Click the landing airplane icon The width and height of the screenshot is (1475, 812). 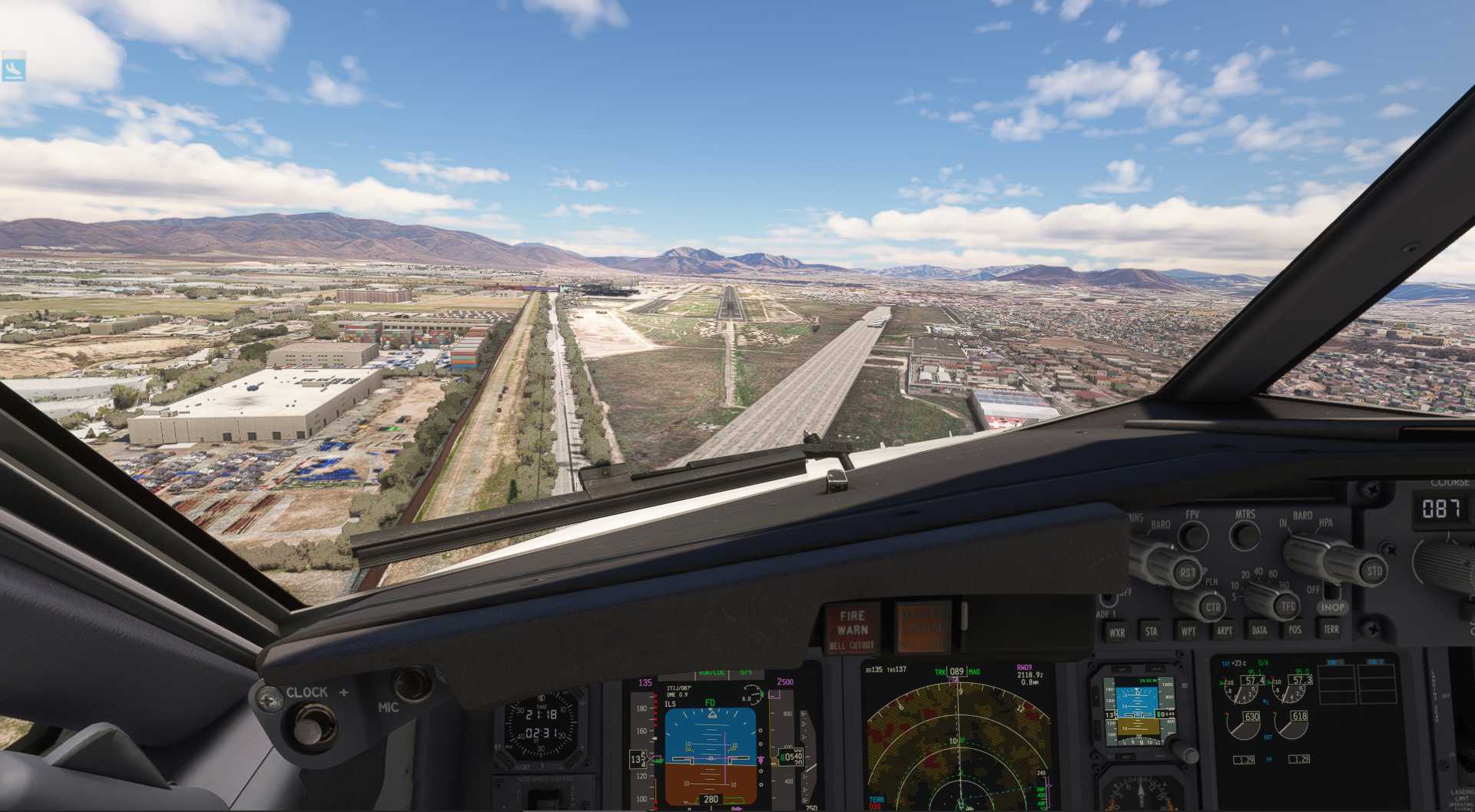click(14, 68)
